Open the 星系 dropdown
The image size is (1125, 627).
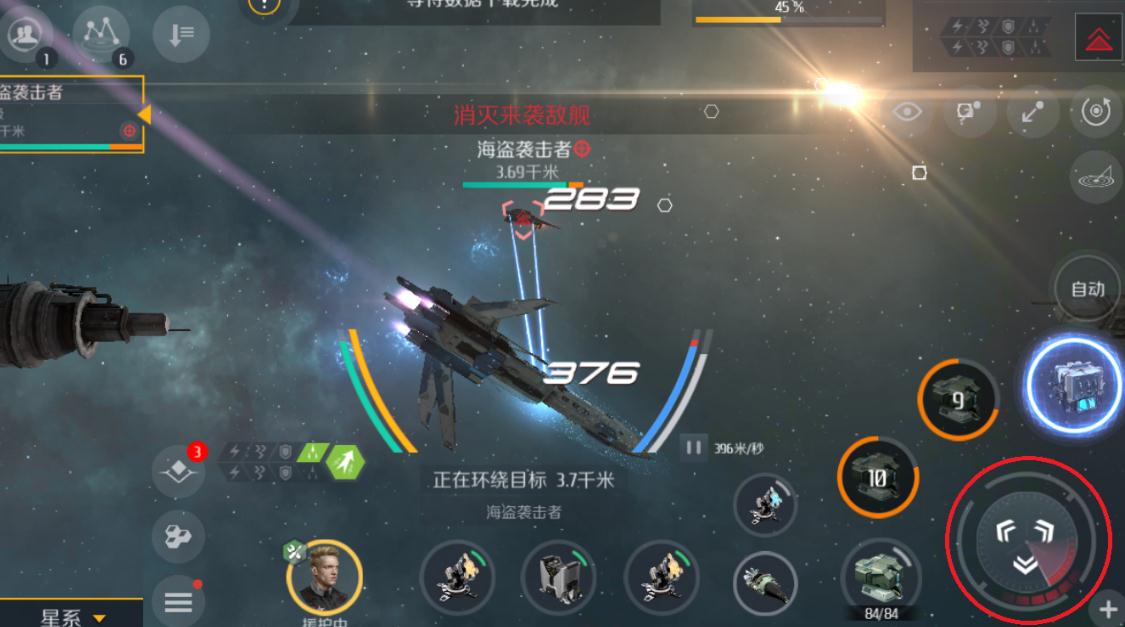pyautogui.click(x=72, y=617)
